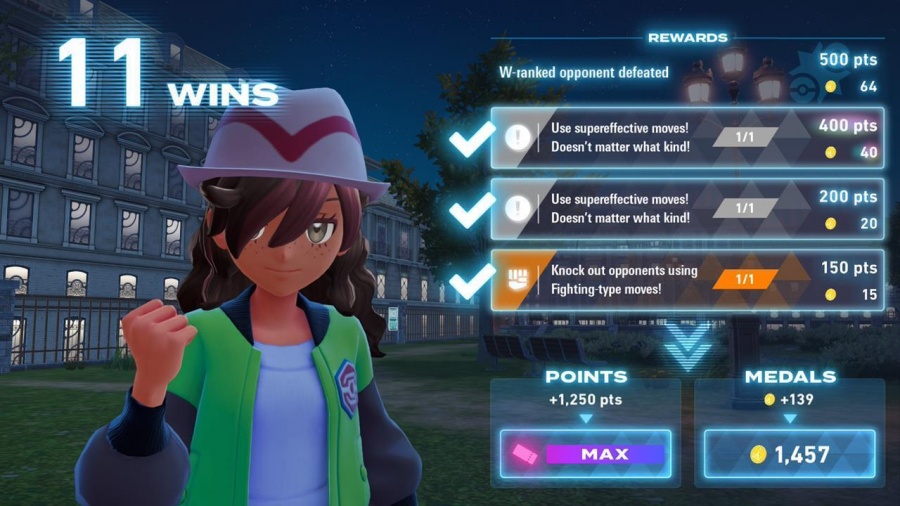The width and height of the screenshot is (900, 506).
Task: Select the 200 pts supereffective moves row
Action: coord(688,209)
